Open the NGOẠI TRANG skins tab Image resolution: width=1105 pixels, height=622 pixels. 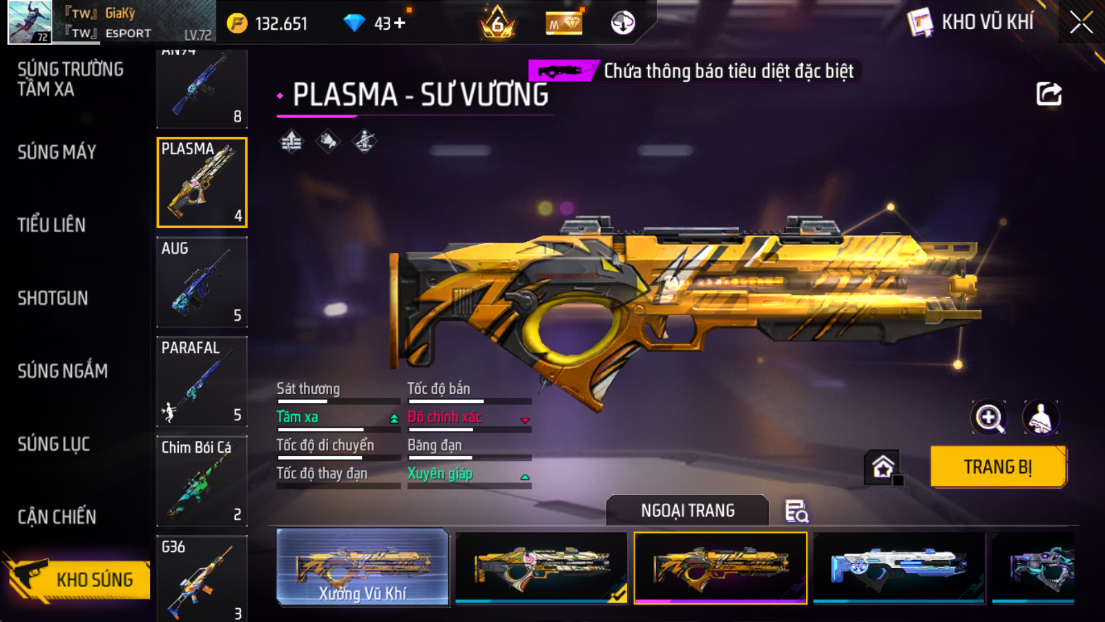[x=687, y=511]
